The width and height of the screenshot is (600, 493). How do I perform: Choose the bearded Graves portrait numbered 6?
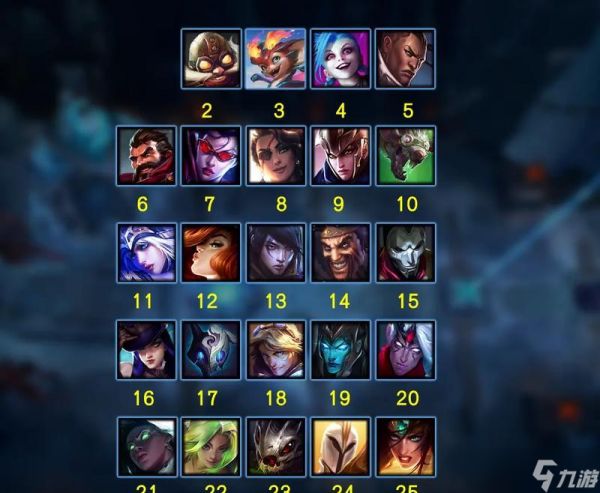click(146, 156)
